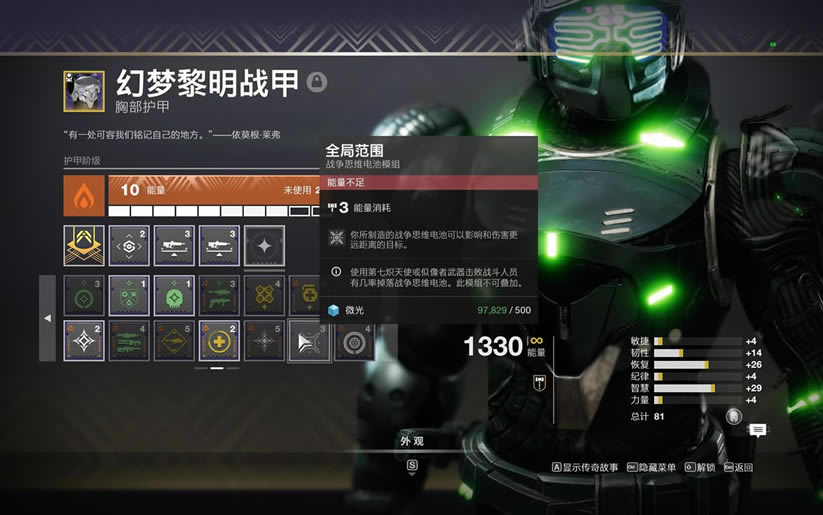Select the green shield symbols mod
This screenshot has width=823, height=515.
point(129,296)
